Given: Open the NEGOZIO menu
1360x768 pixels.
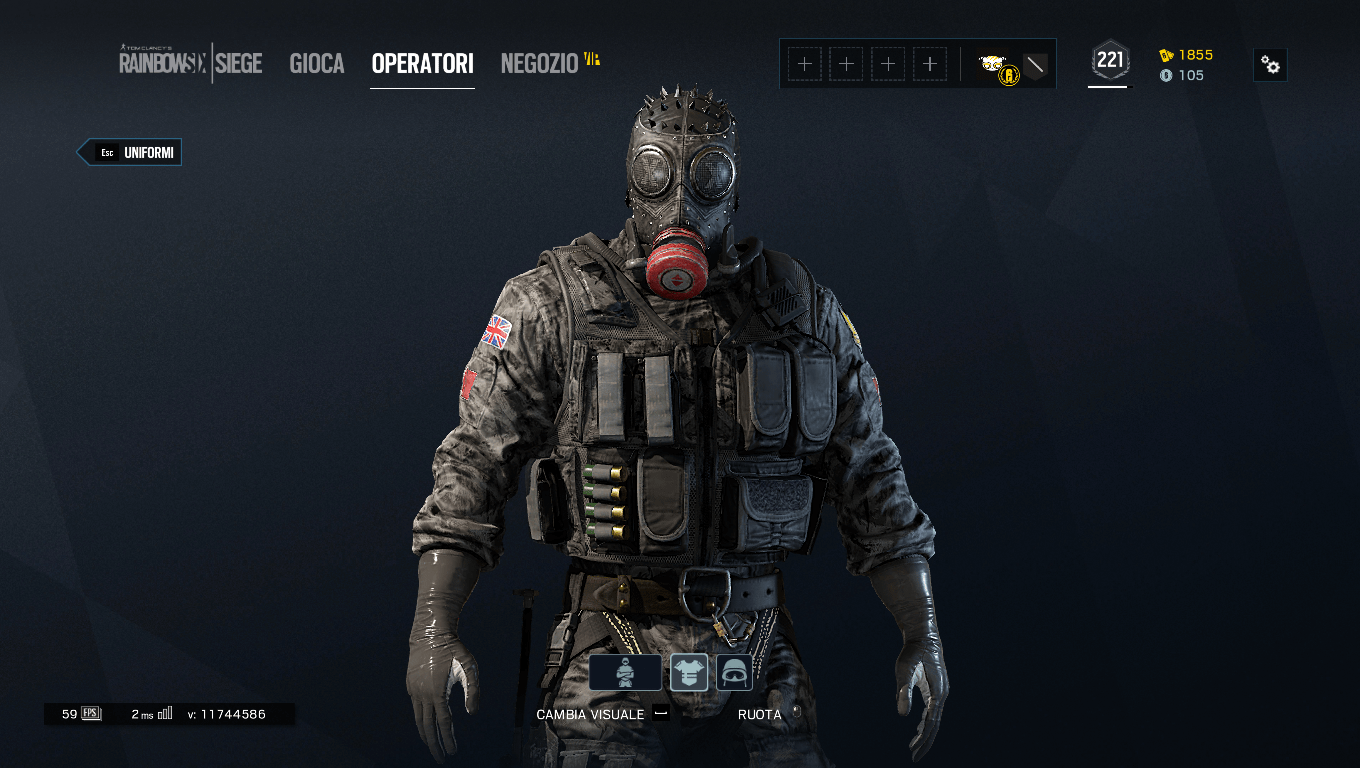Looking at the screenshot, I should [x=539, y=64].
